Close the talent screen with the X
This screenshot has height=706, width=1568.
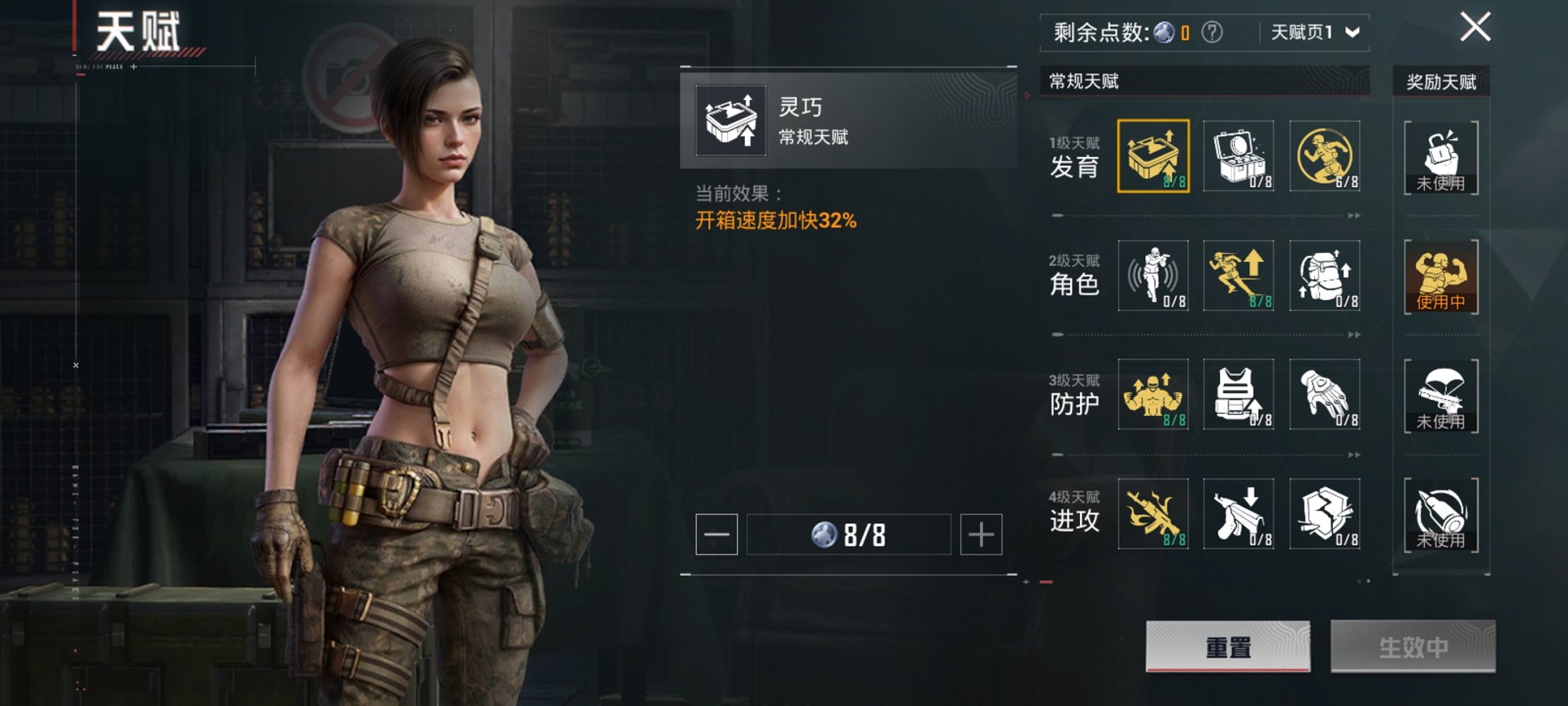click(x=1475, y=27)
